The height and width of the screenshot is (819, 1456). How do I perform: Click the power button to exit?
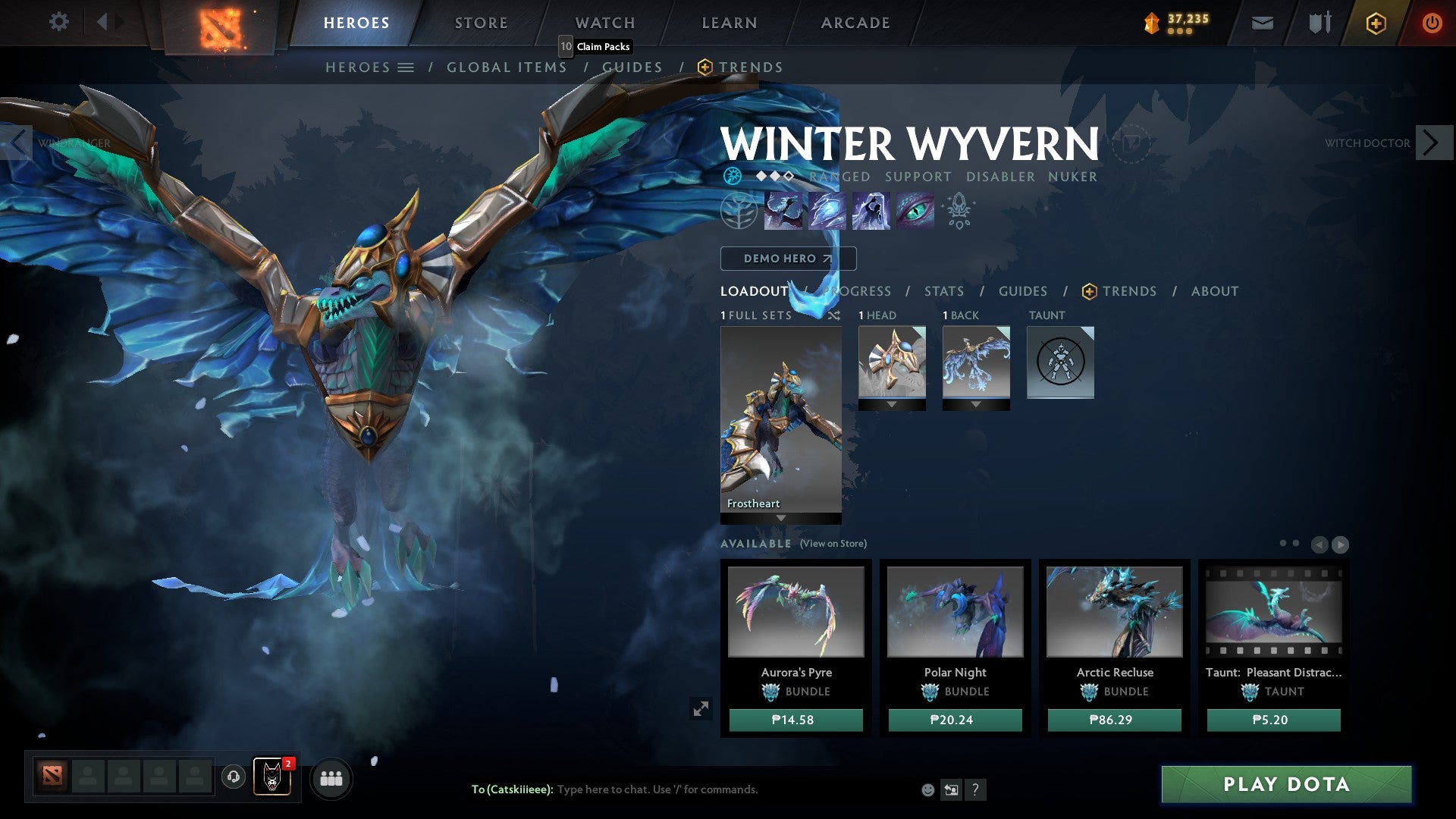click(x=1432, y=23)
